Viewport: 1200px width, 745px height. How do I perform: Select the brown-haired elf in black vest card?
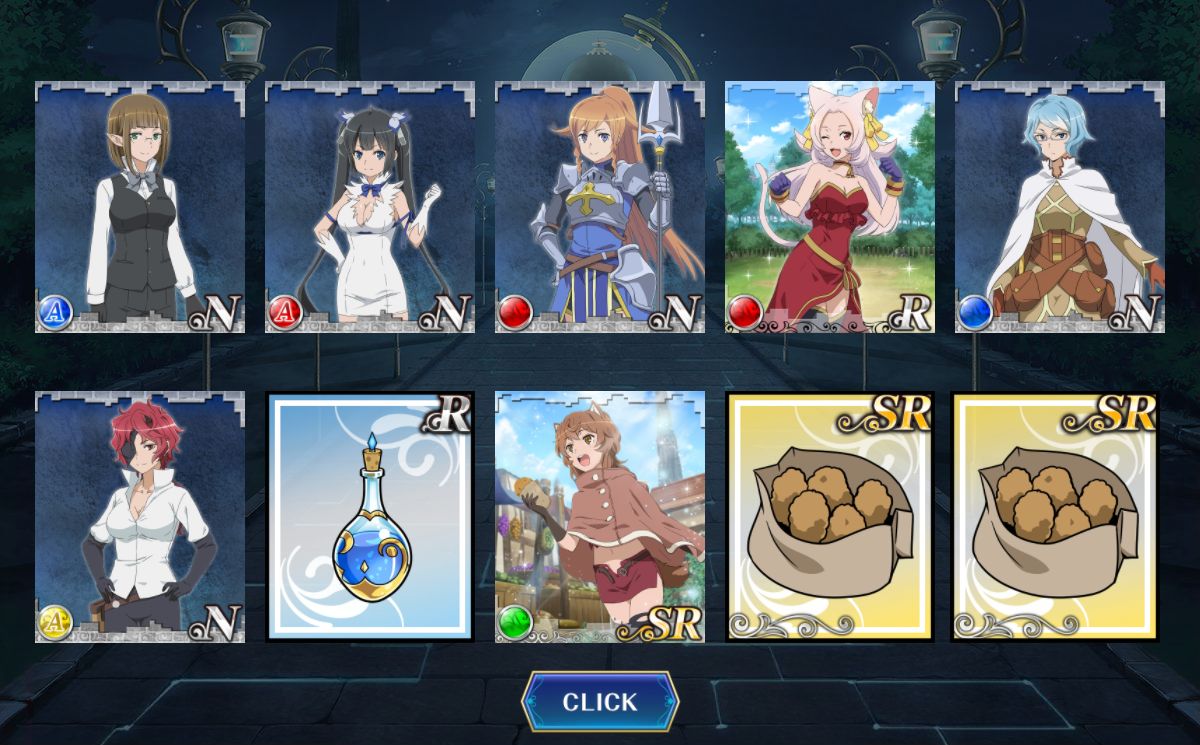pos(140,207)
